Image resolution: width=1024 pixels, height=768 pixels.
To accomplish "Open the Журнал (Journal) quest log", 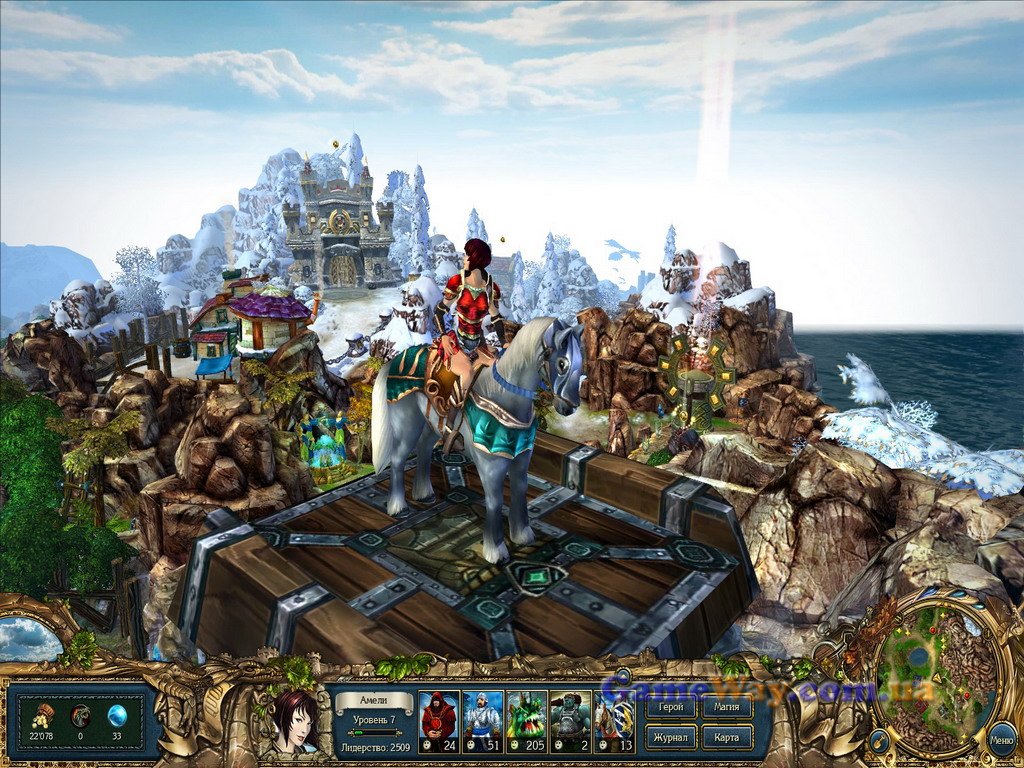I will [671, 738].
